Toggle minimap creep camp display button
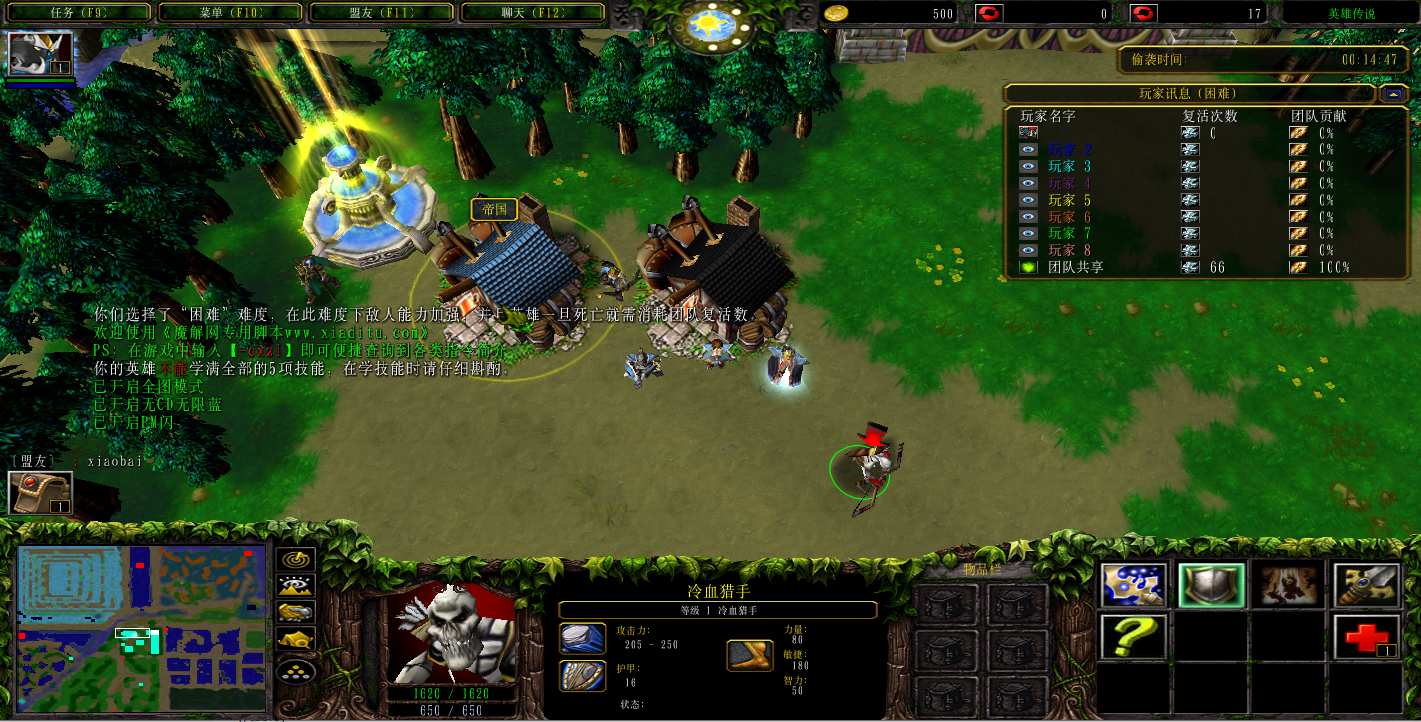Image resolution: width=1421 pixels, height=722 pixels. [296, 638]
